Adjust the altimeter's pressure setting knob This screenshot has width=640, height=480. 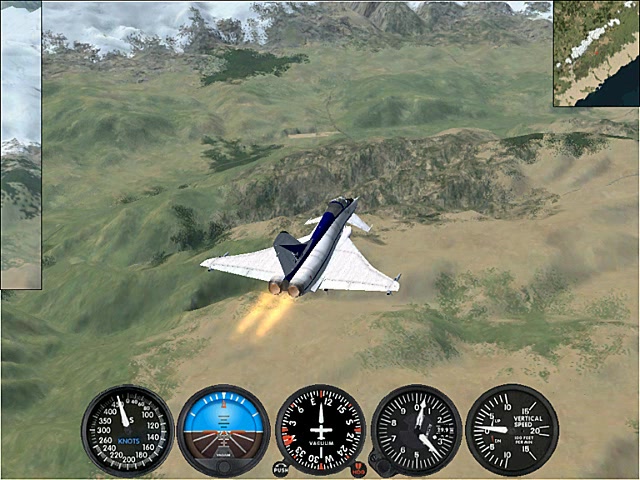pyautogui.click(x=379, y=465)
